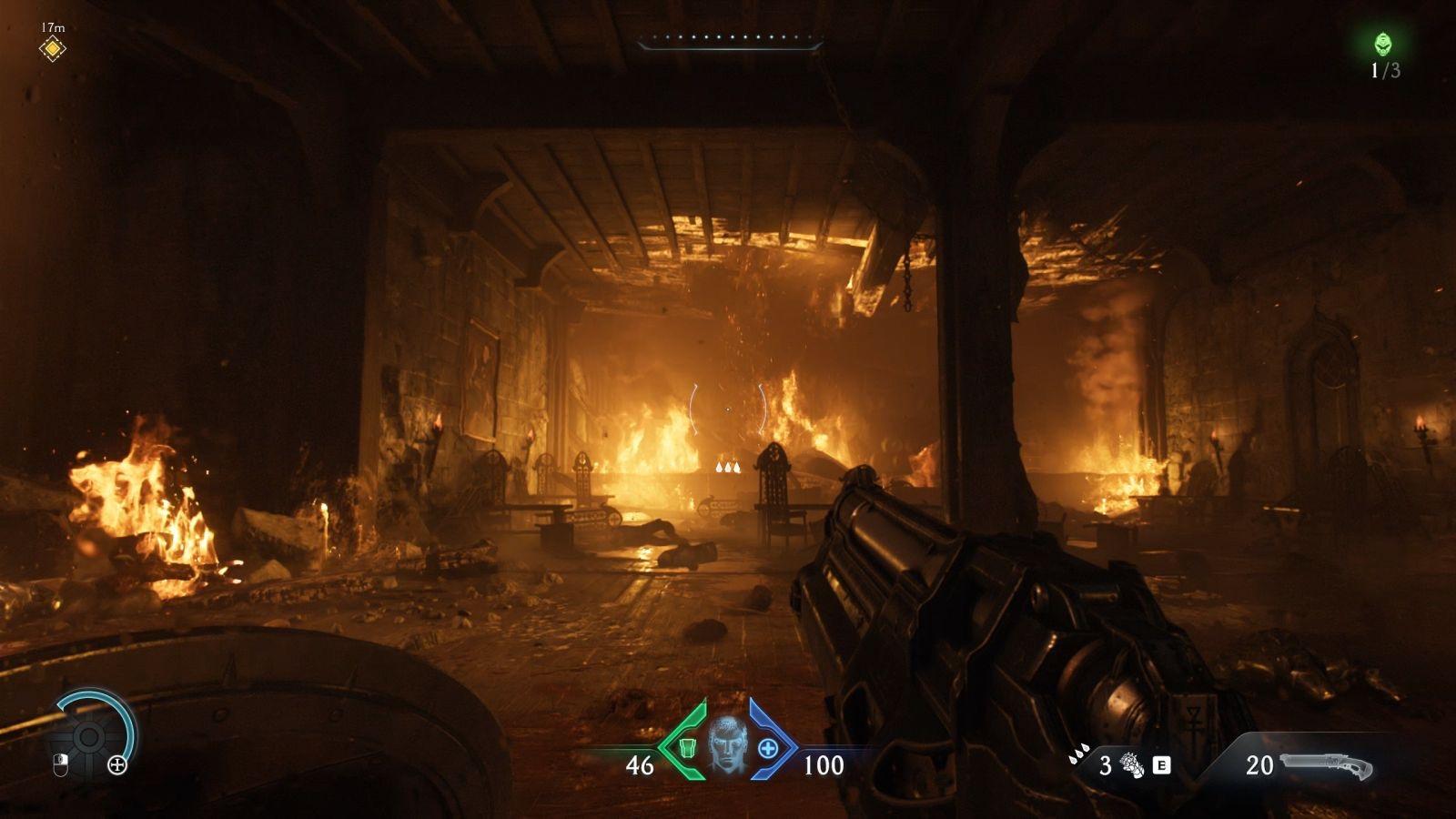1456x819 pixels.
Task: Select the green armor shield icon
Action: pos(687,748)
